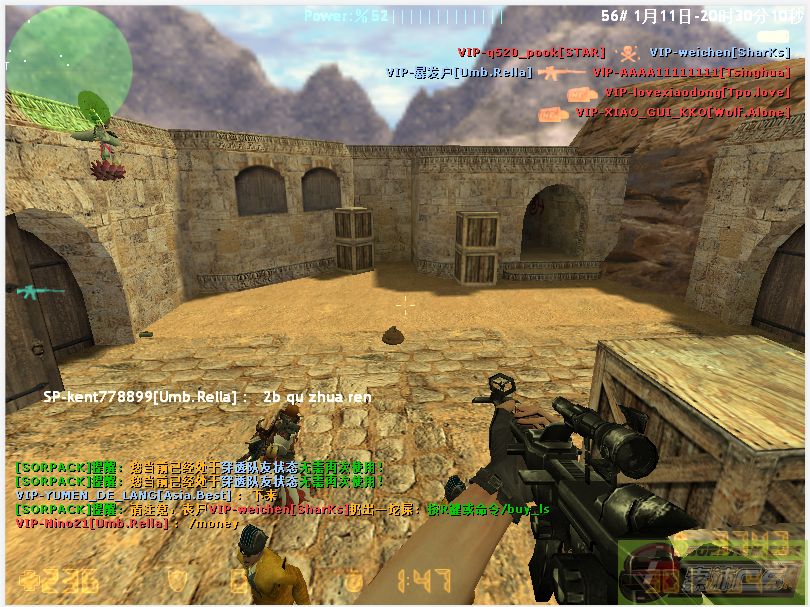The width and height of the screenshot is (810, 607).
Task: Click VIP-Nino21's /money chat line
Action: 128,523
